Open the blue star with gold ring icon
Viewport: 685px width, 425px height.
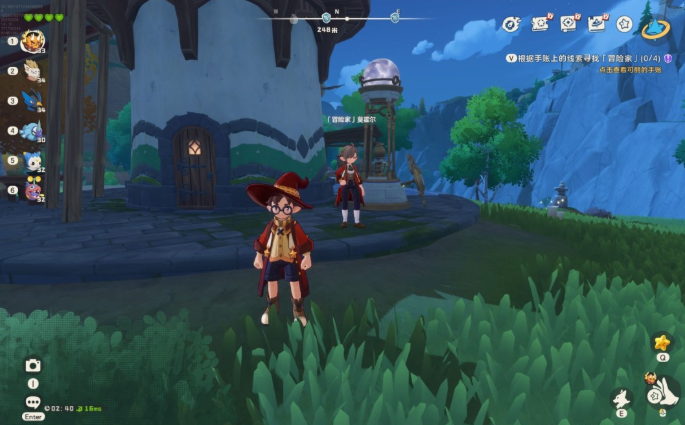point(656,27)
